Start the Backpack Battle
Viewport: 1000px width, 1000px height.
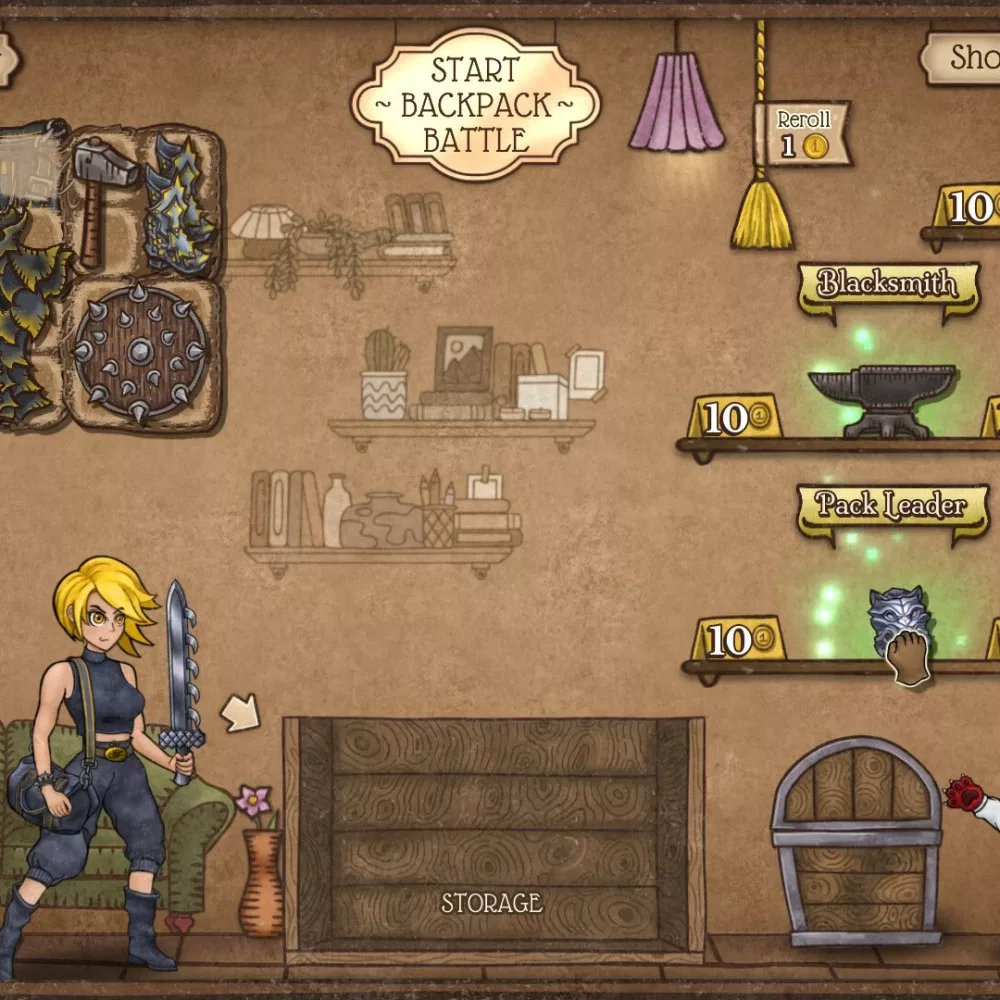click(x=475, y=104)
